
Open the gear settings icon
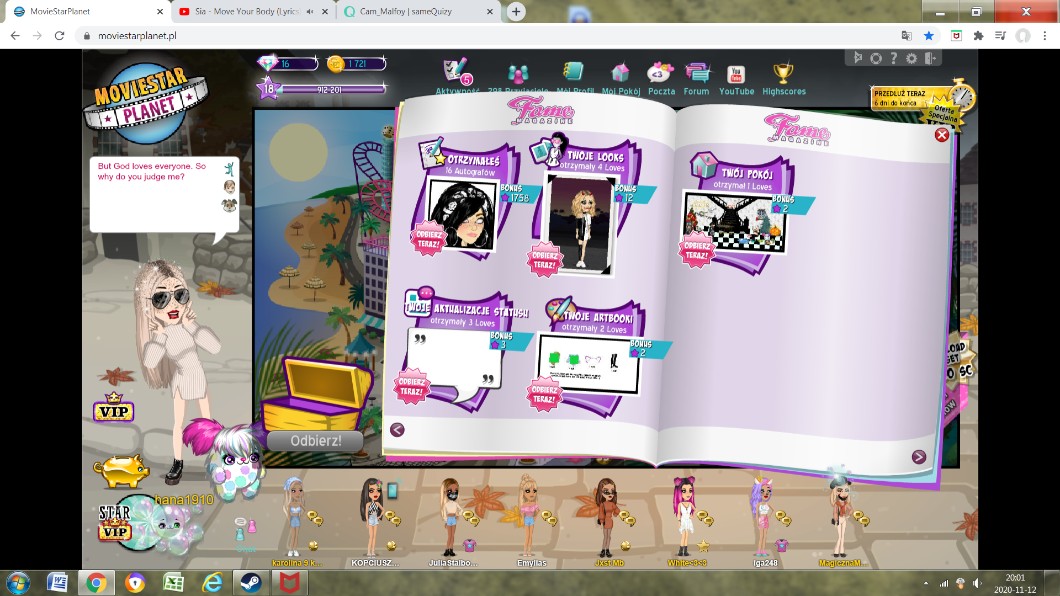click(876, 58)
